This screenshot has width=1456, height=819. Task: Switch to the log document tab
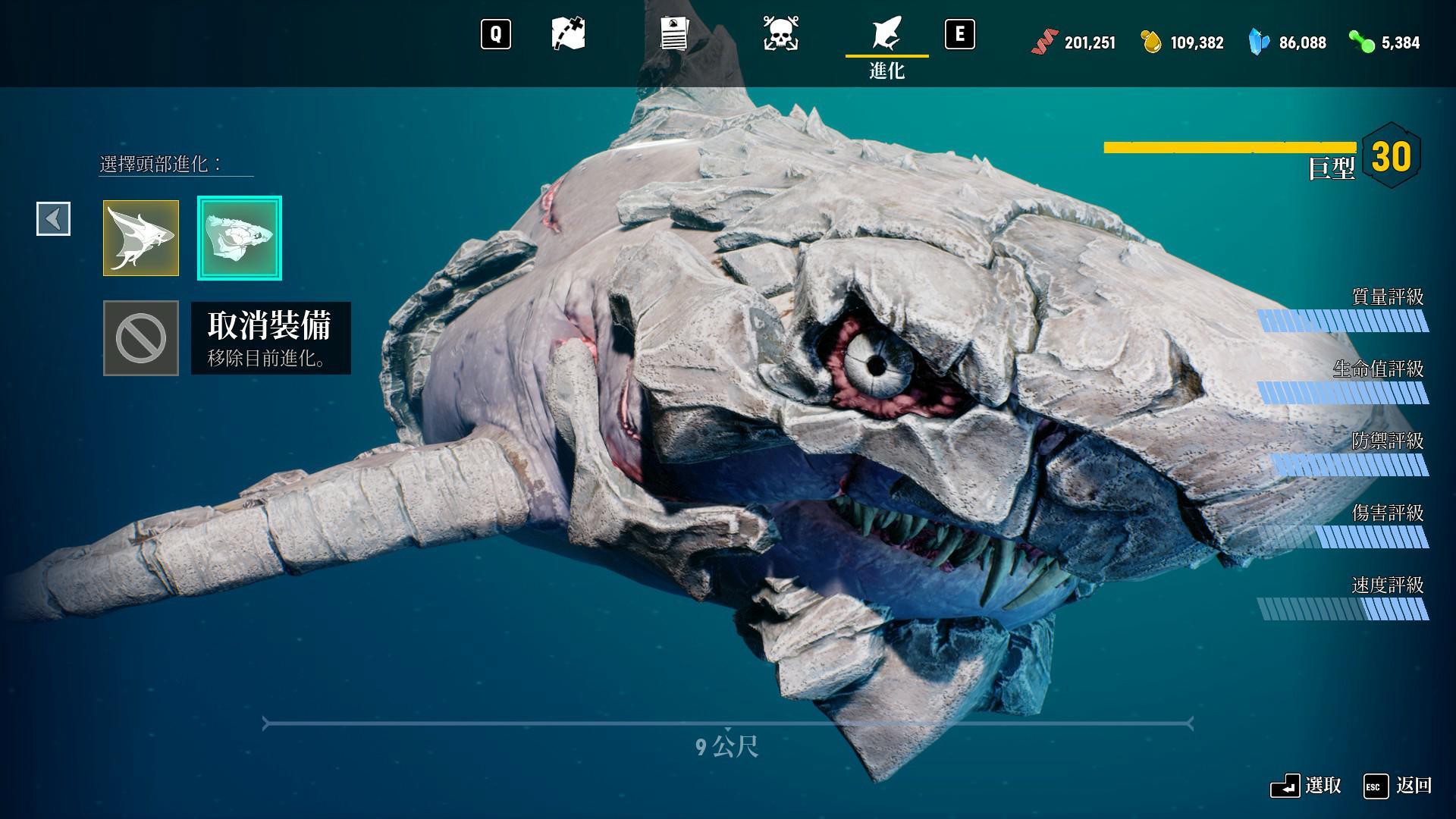coord(673,34)
